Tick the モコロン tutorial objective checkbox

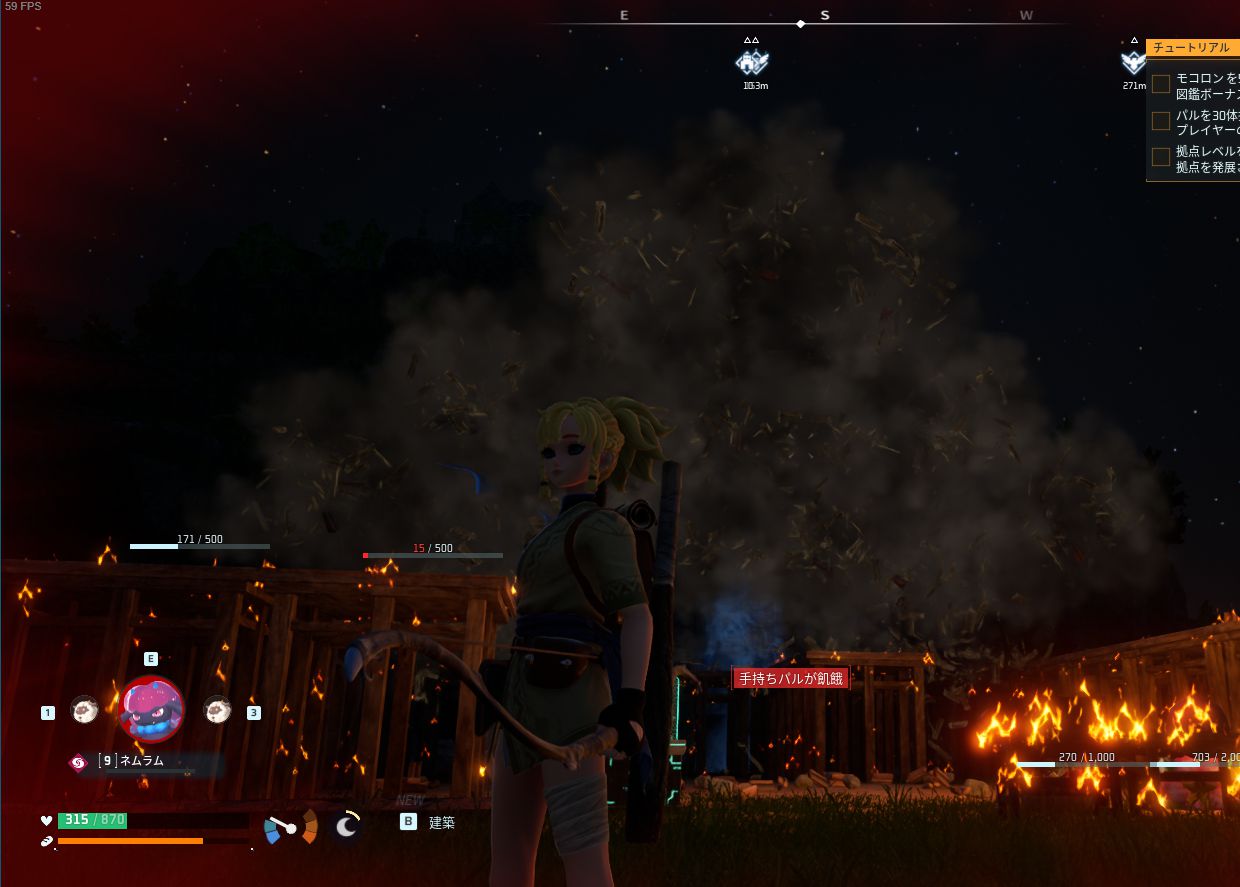pyautogui.click(x=1161, y=84)
